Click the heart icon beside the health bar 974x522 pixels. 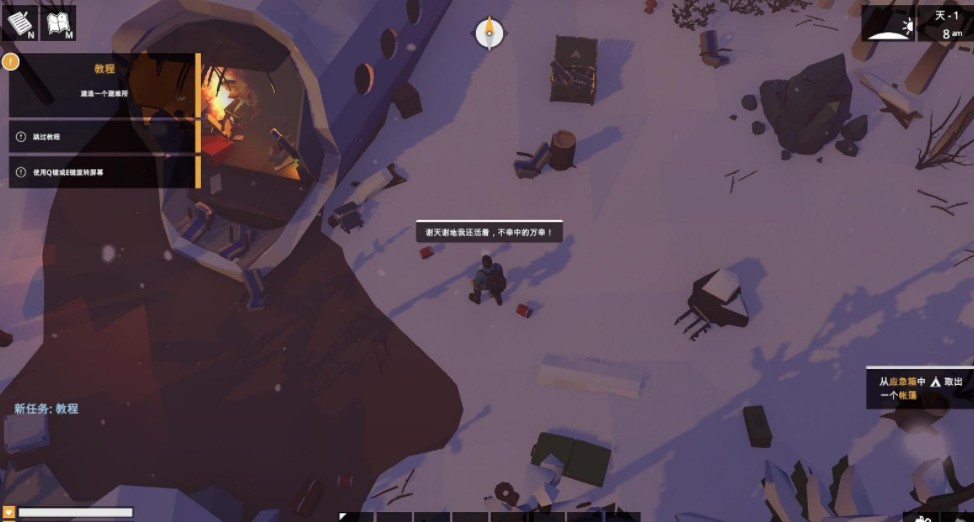pyautogui.click(x=9, y=513)
